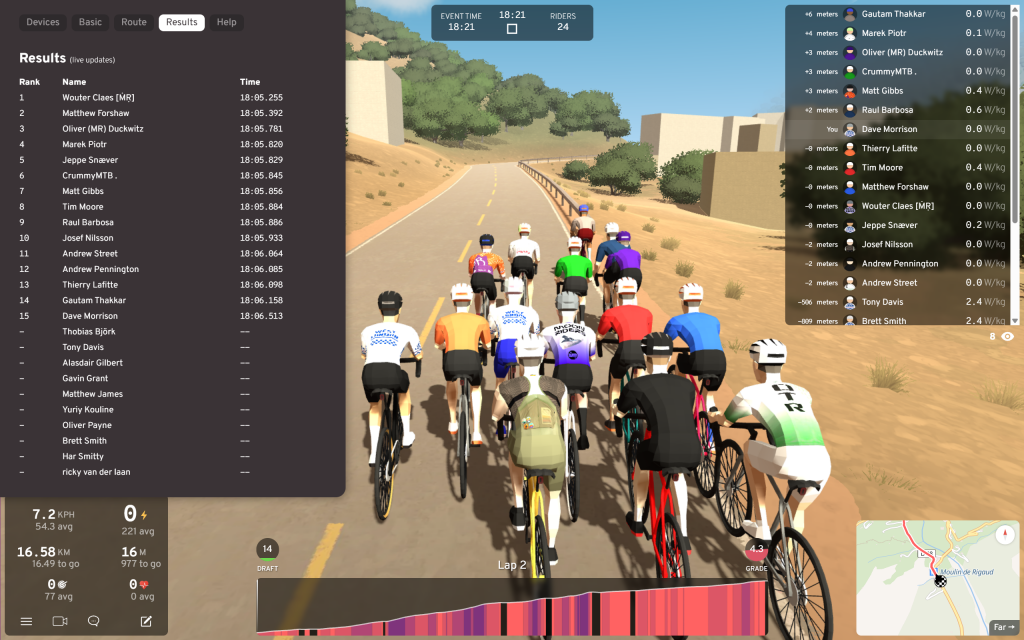Select the Route tab
Screen dimensions: 1024x640
pyautogui.click(x=134, y=22)
